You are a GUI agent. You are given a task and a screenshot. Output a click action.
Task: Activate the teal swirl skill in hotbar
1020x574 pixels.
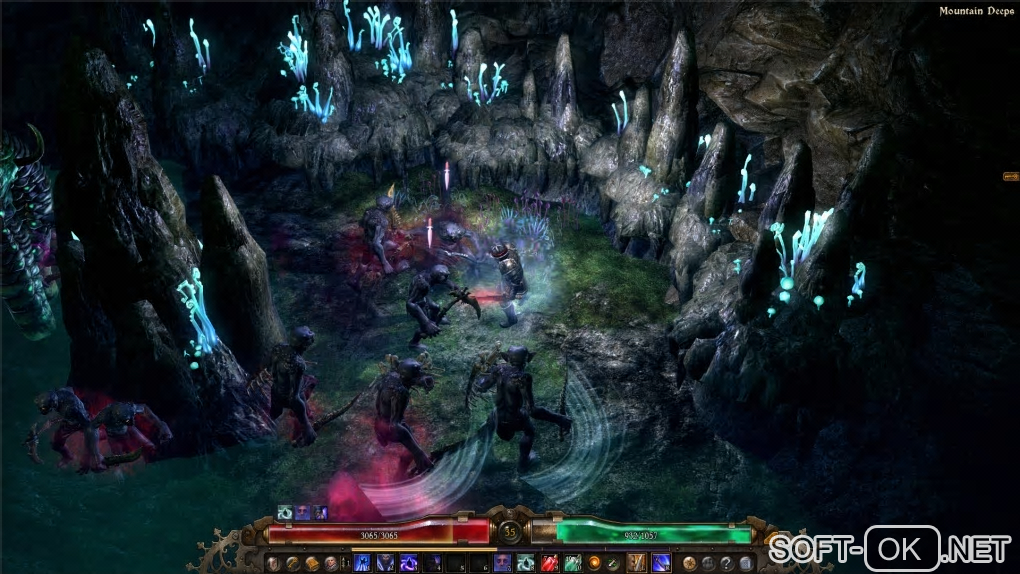coord(524,563)
